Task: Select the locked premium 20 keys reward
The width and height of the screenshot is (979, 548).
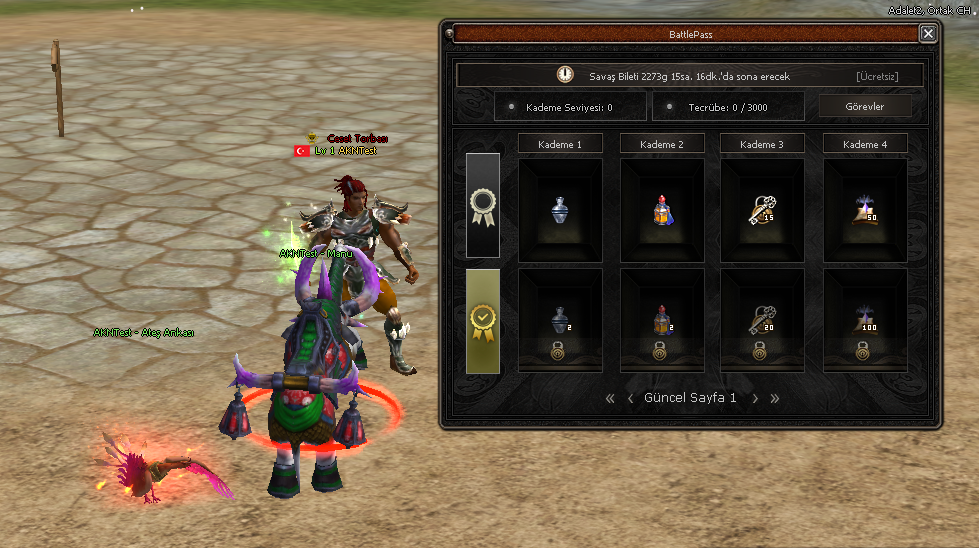Action: [x=762, y=319]
